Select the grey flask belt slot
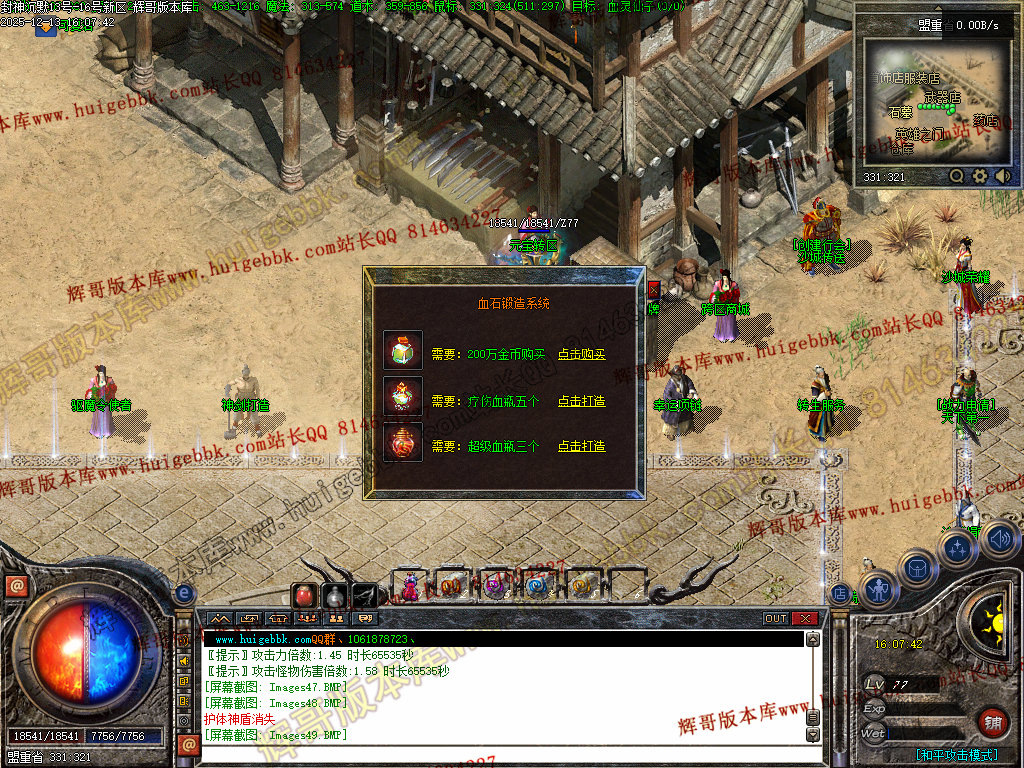1024x768 pixels. coord(335,596)
